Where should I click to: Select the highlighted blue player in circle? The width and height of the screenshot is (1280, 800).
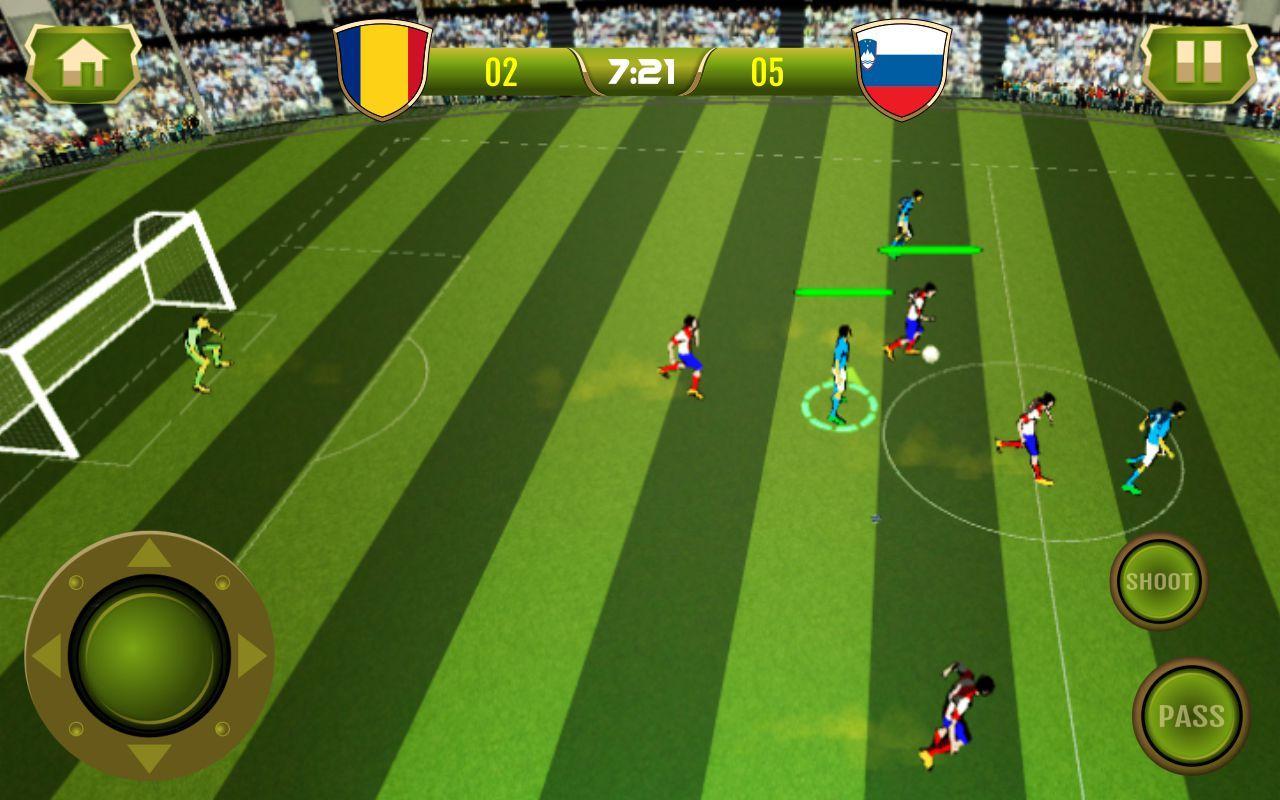coord(838,376)
